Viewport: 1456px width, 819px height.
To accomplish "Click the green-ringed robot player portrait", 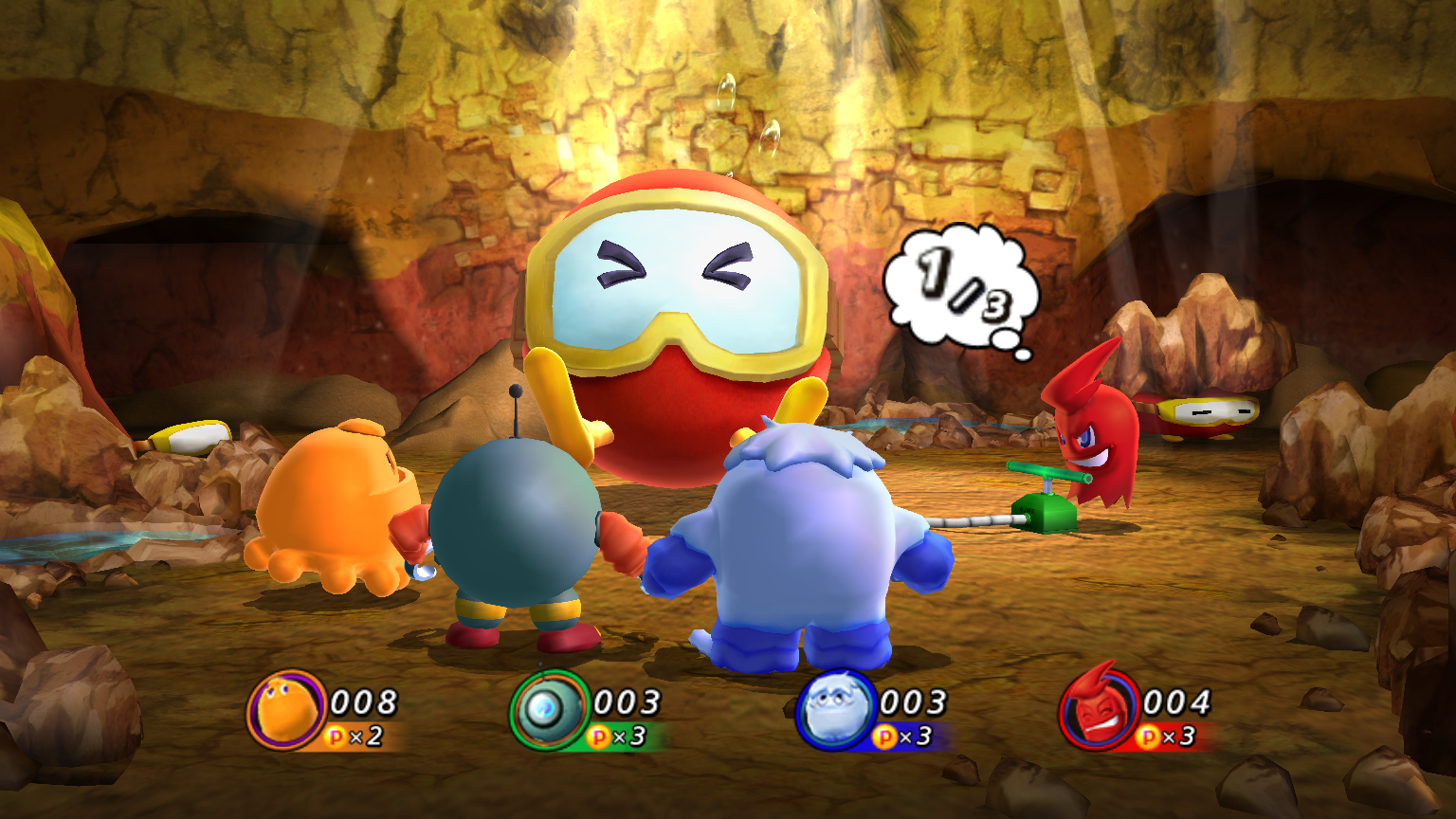I will click(549, 711).
